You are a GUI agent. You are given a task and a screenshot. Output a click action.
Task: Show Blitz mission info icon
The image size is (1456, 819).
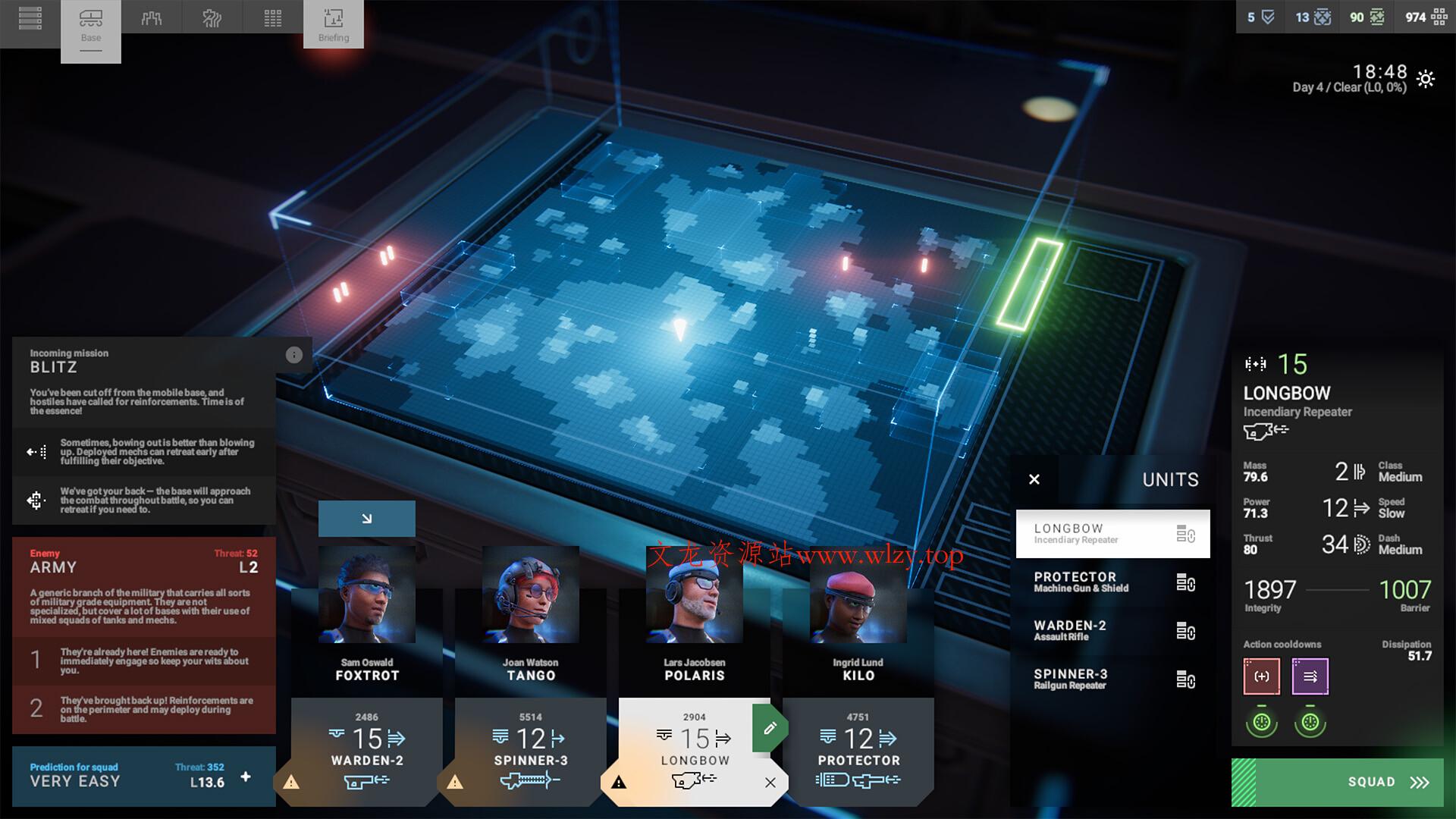click(x=294, y=355)
